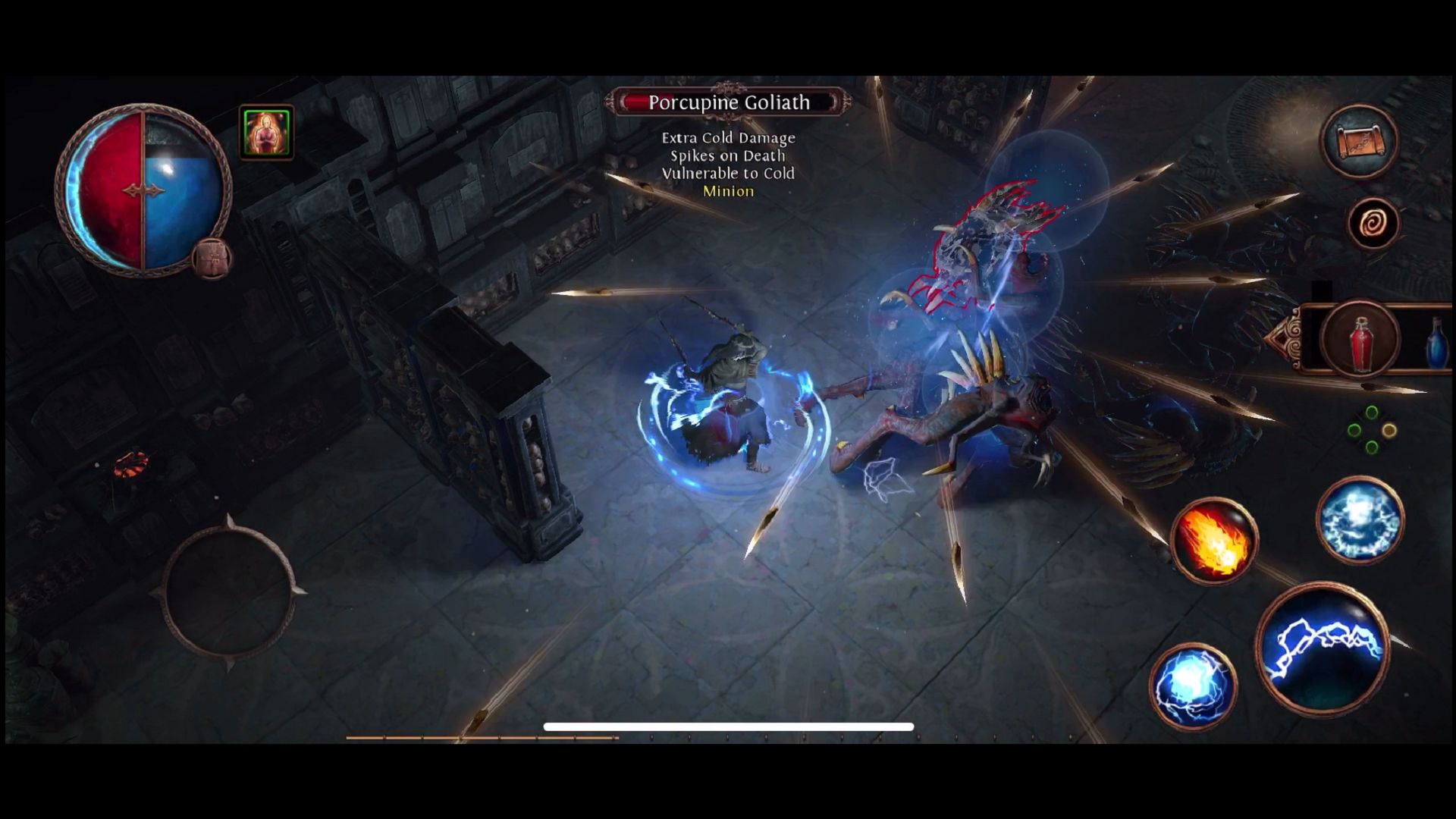The height and width of the screenshot is (819, 1456).
Task: Open the backpack inventory icon
Action: tap(212, 259)
